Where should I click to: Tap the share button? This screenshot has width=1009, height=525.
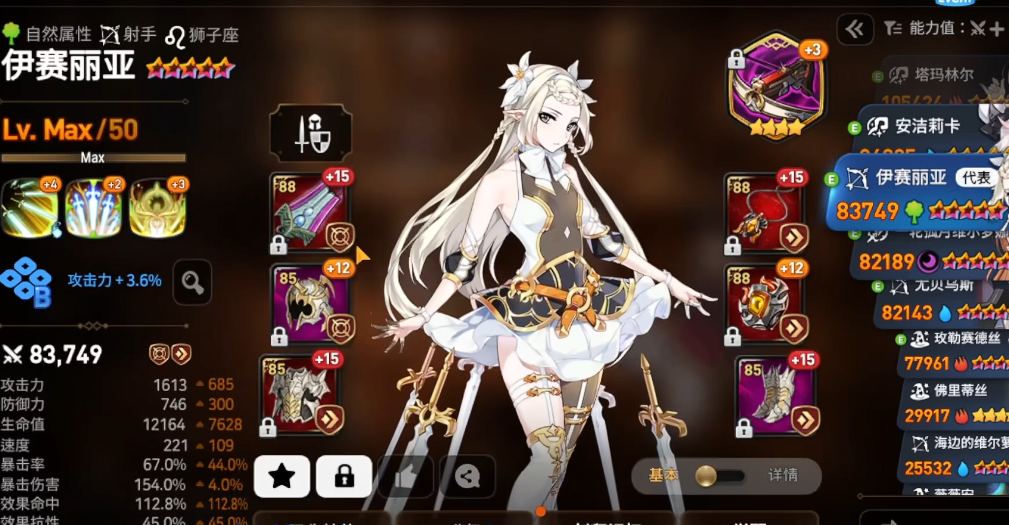tap(466, 476)
